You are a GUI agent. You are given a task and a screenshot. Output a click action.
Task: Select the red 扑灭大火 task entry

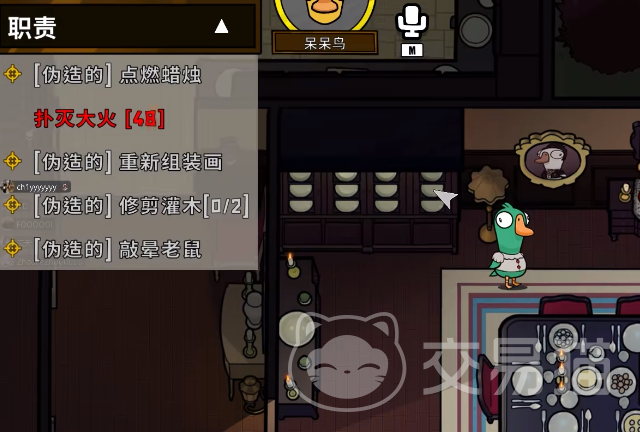point(100,119)
